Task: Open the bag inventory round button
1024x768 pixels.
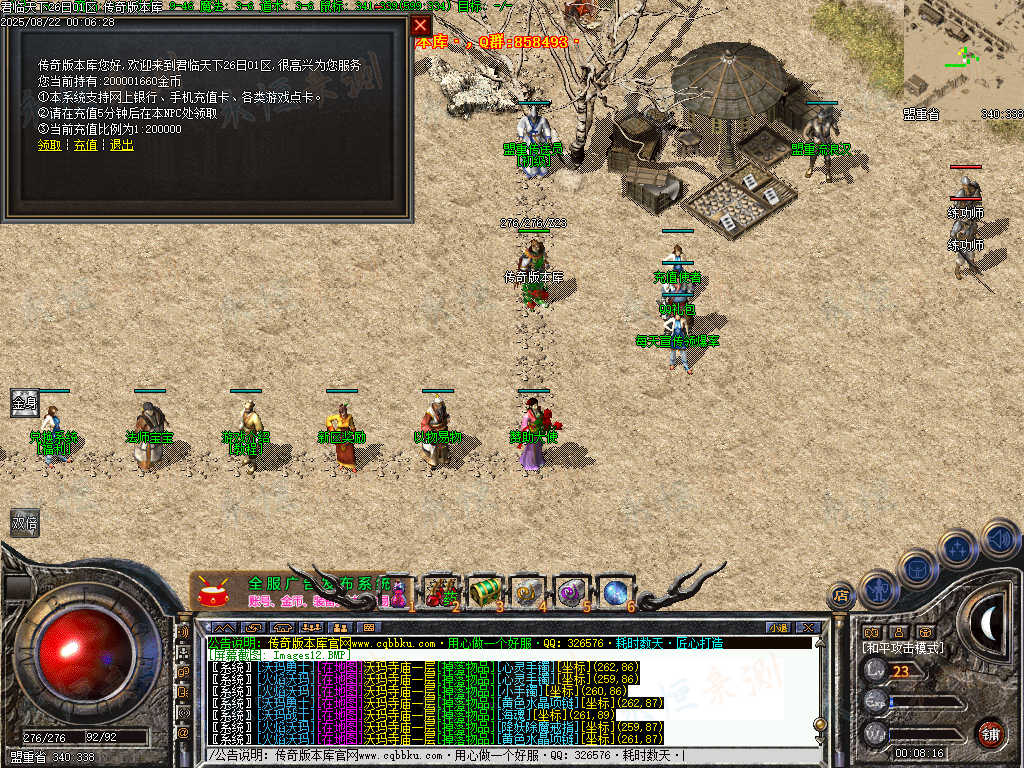Action: pos(917,569)
